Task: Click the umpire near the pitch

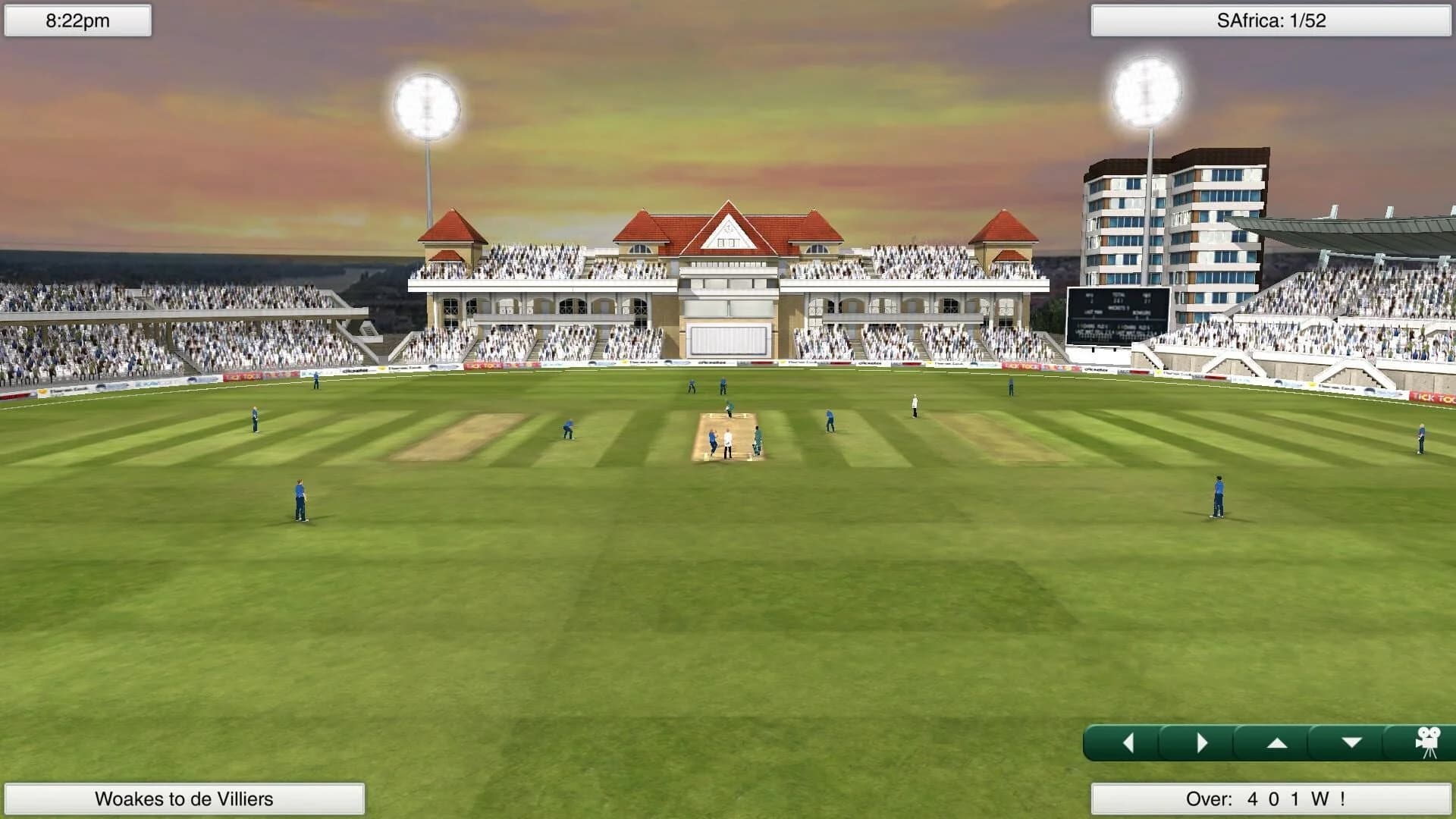Action: (728, 444)
